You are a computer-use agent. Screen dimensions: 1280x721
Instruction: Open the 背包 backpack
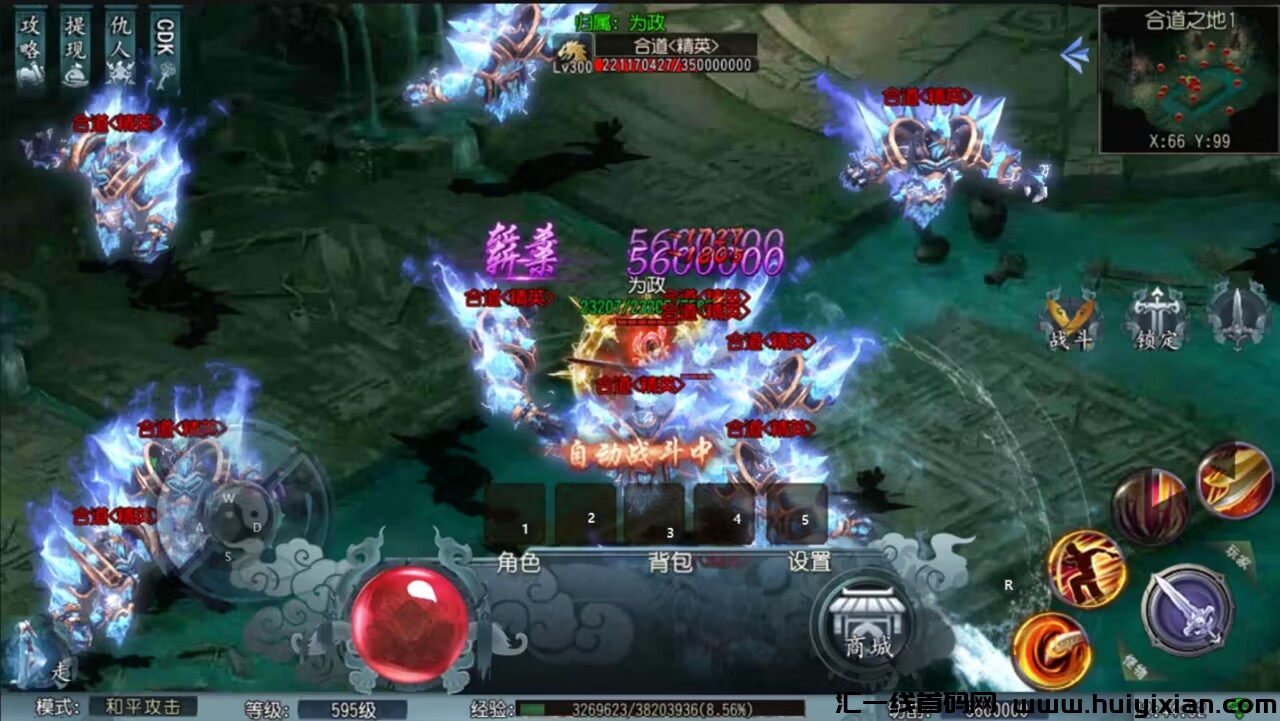point(670,562)
